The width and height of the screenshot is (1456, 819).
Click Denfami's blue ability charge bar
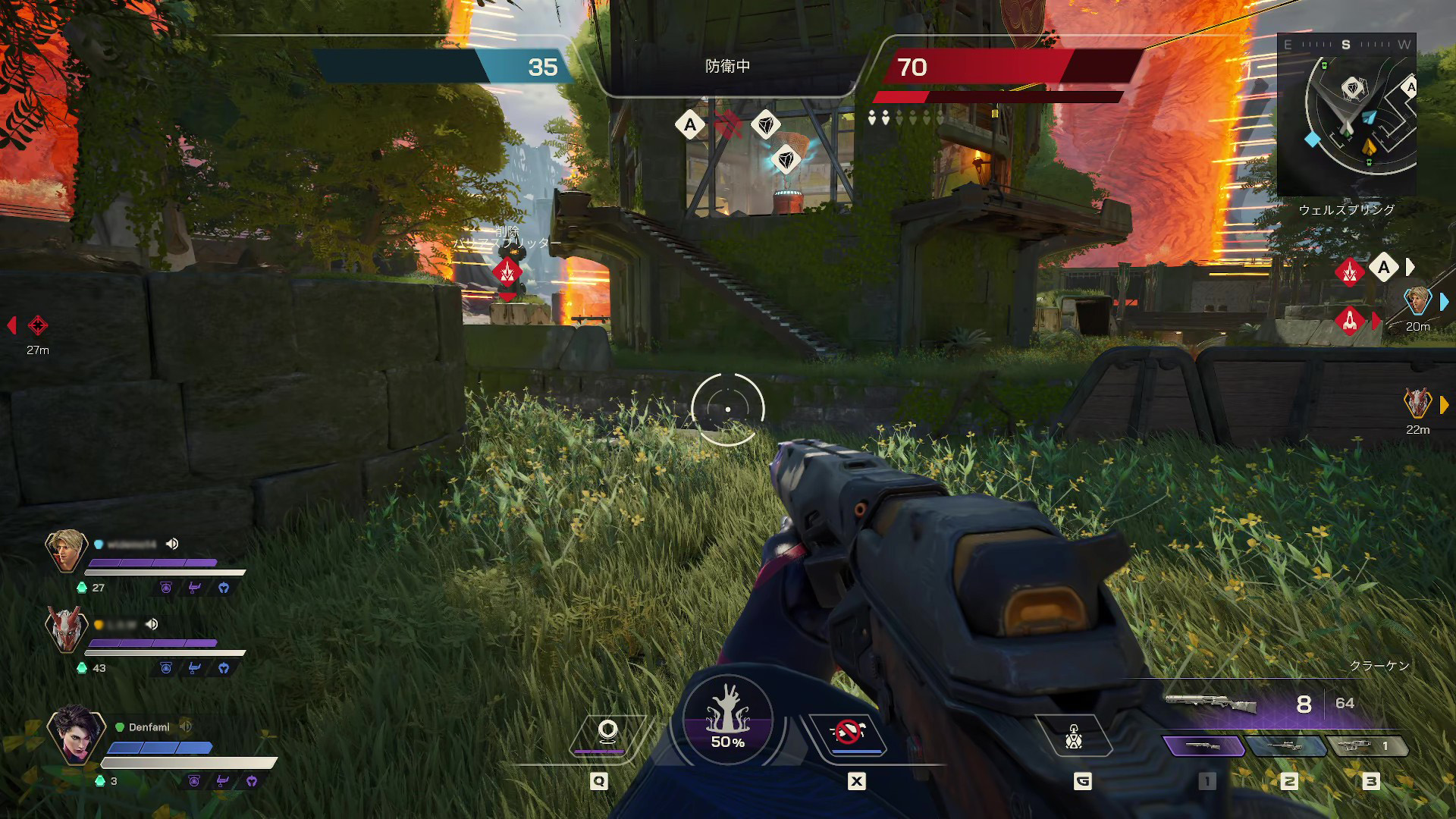click(161, 747)
